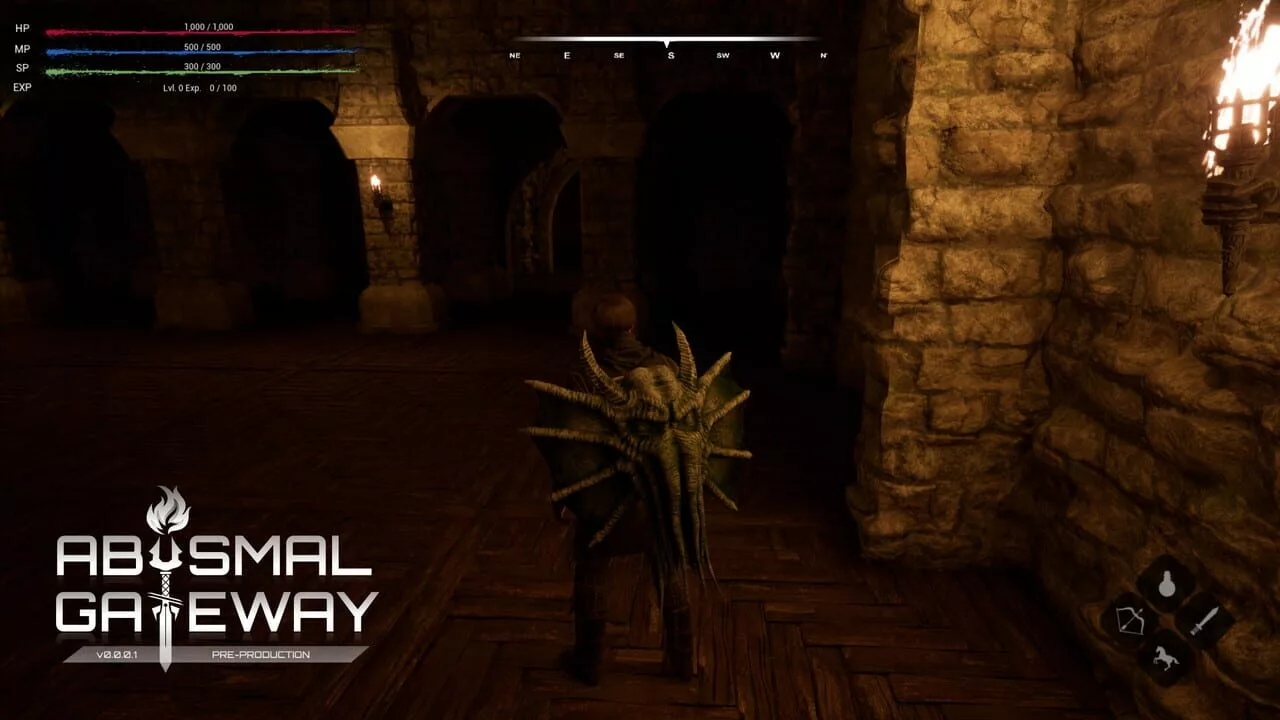This screenshot has height=720, width=1280.
Task: Activate the horse mount slot
Action: pyautogui.click(x=1166, y=656)
